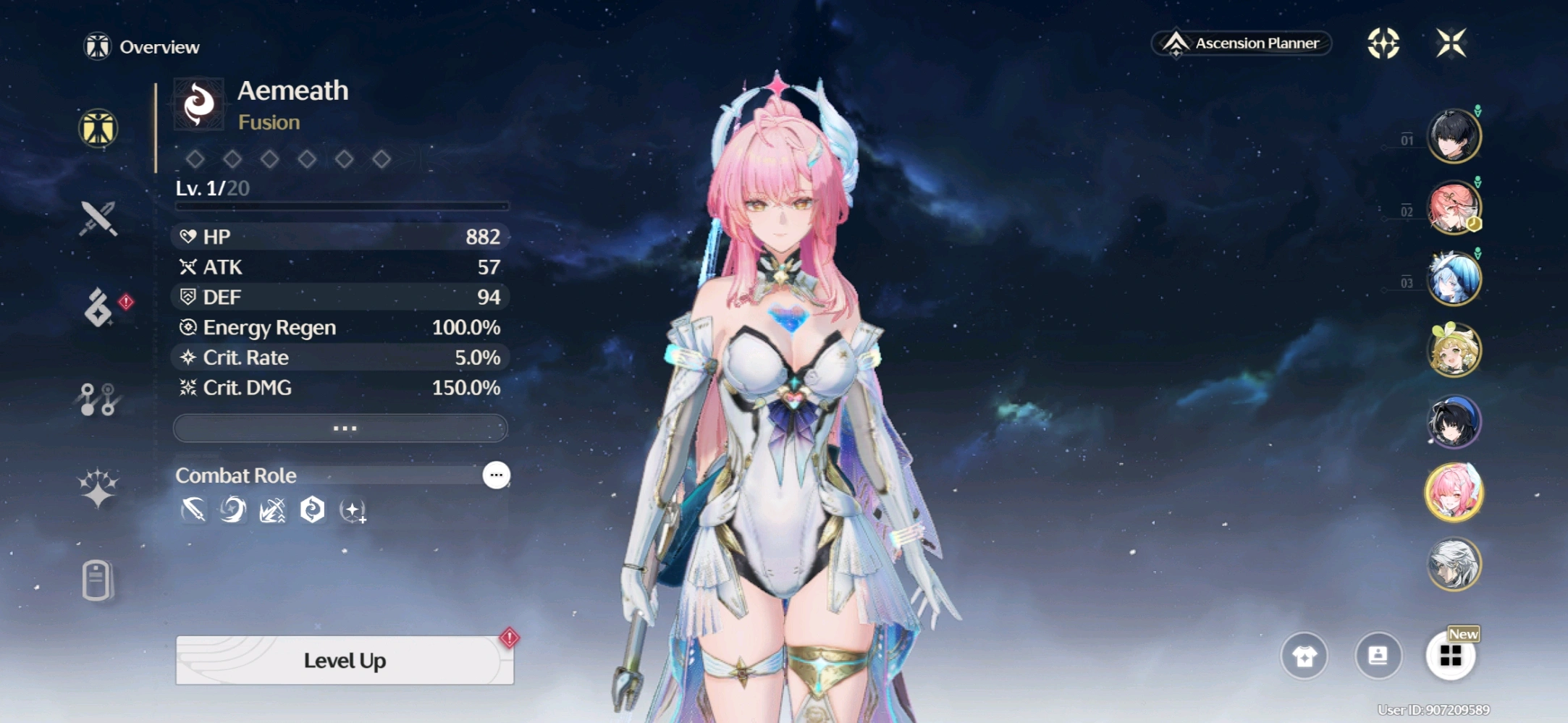1568x723 pixels.
Task: Close the character overview screen
Action: click(1451, 43)
